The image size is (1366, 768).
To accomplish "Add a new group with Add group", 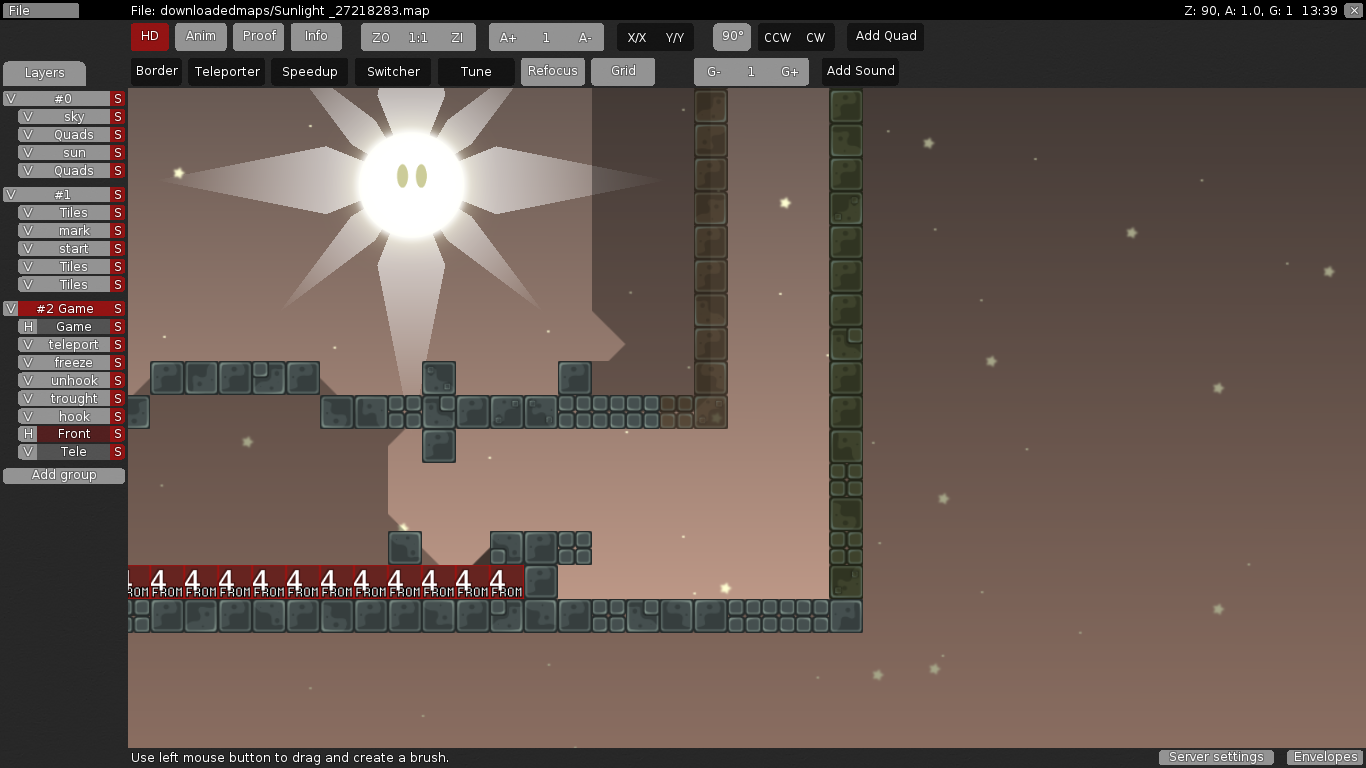I will (x=63, y=475).
